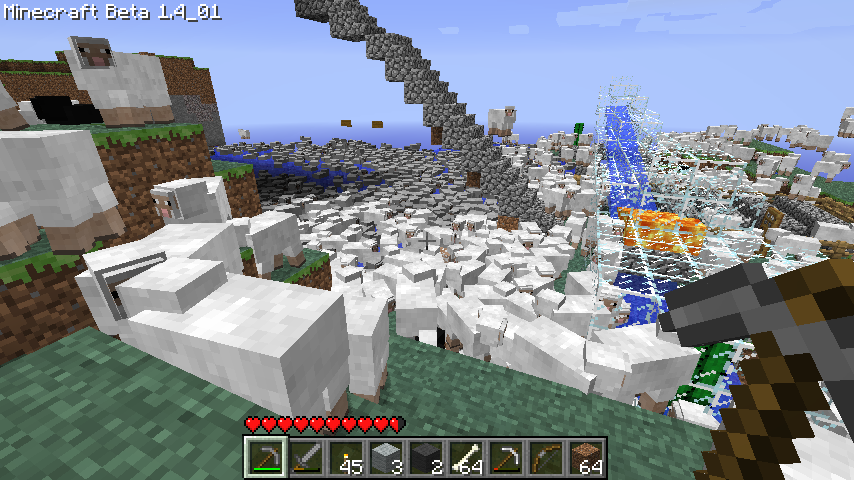
Task: Equip the bow from the hotbar
Action: [x=546, y=458]
